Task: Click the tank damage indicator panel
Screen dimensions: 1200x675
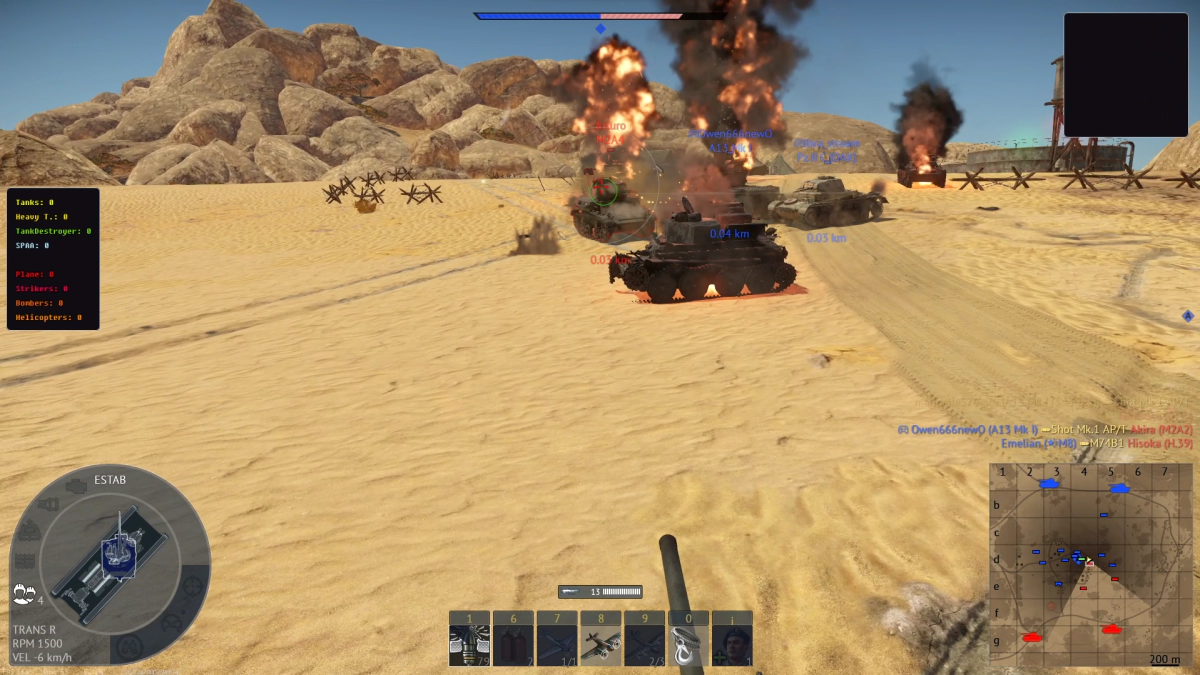Action: 110,565
